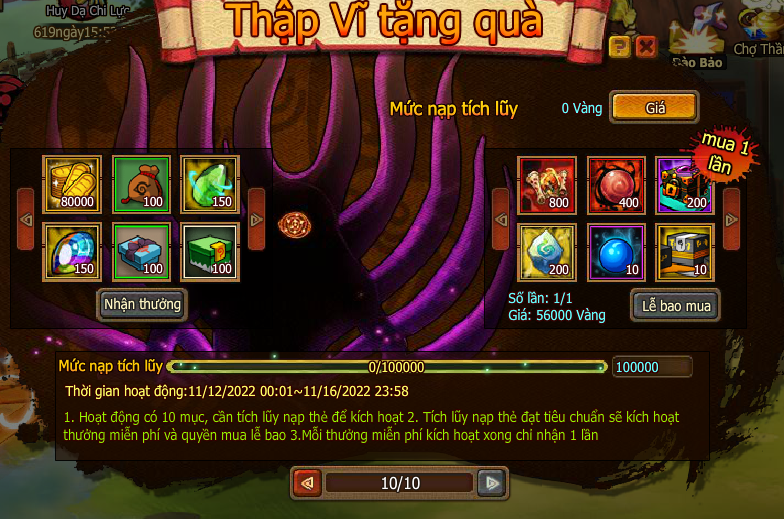Select the white-green stone 200 item slot
This screenshot has height=519, width=784.
pos(546,252)
